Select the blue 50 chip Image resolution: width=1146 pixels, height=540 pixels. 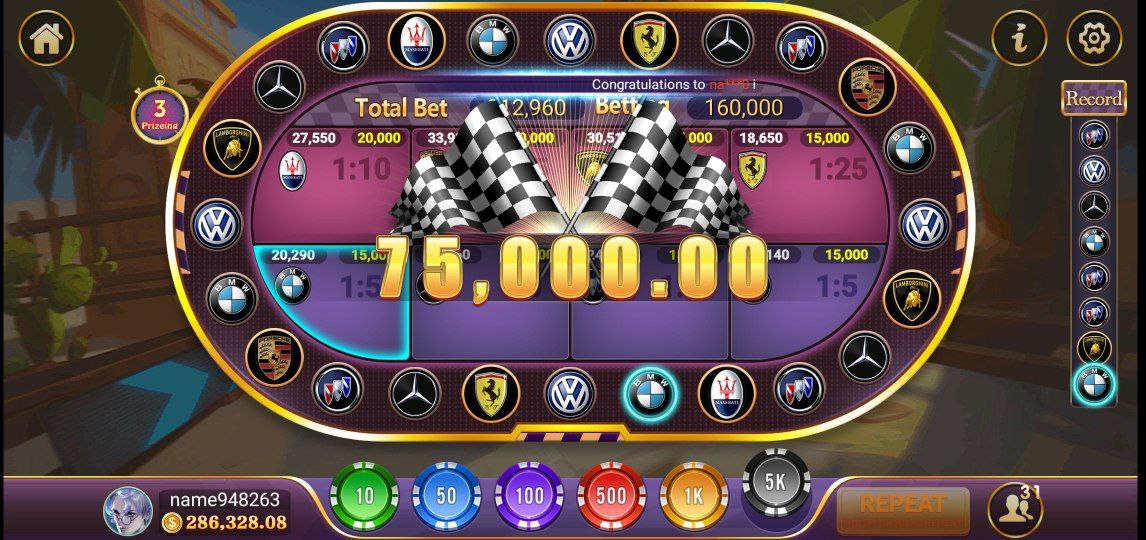(446, 495)
